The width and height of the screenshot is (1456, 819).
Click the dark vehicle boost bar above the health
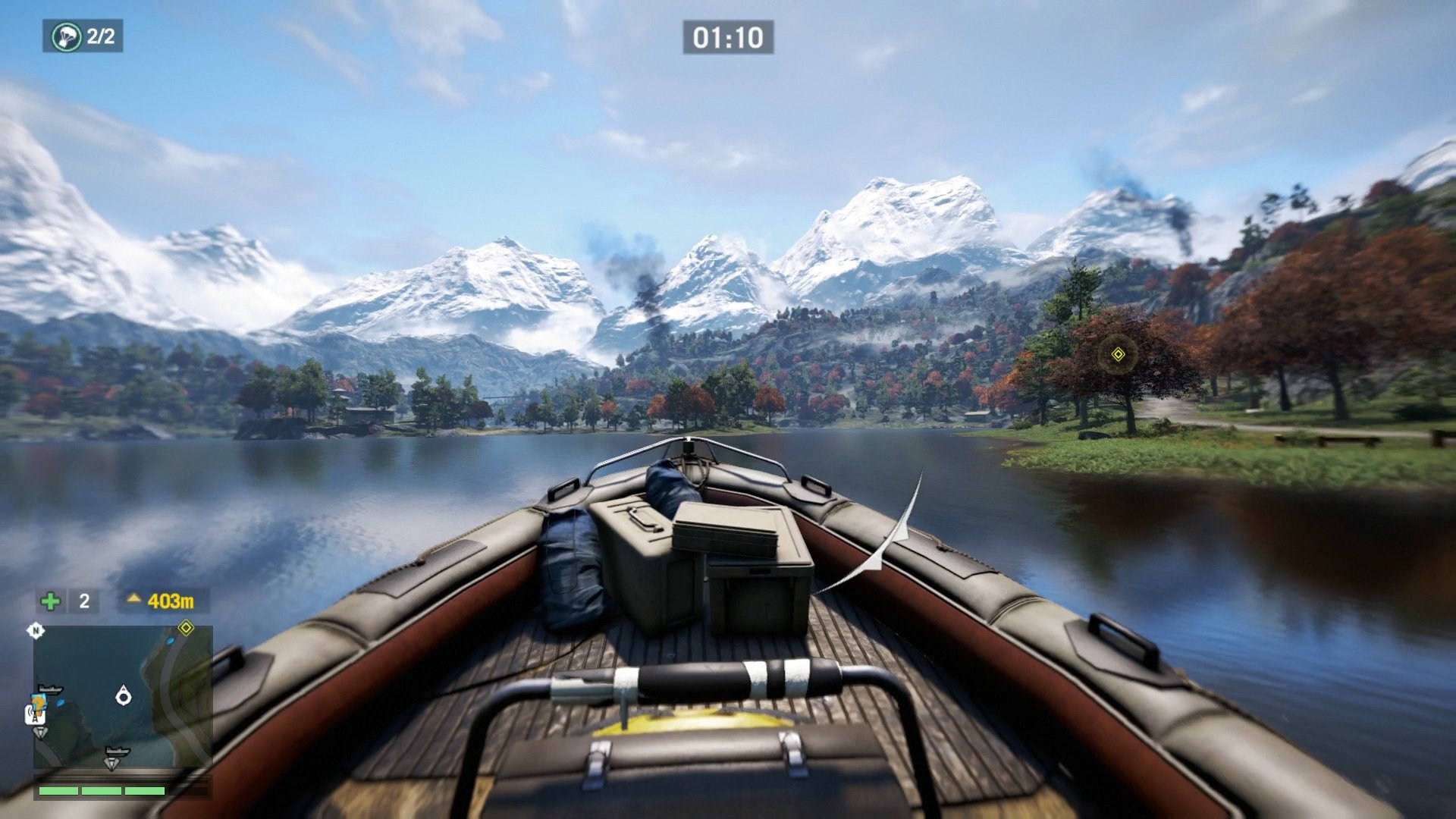click(x=112, y=777)
